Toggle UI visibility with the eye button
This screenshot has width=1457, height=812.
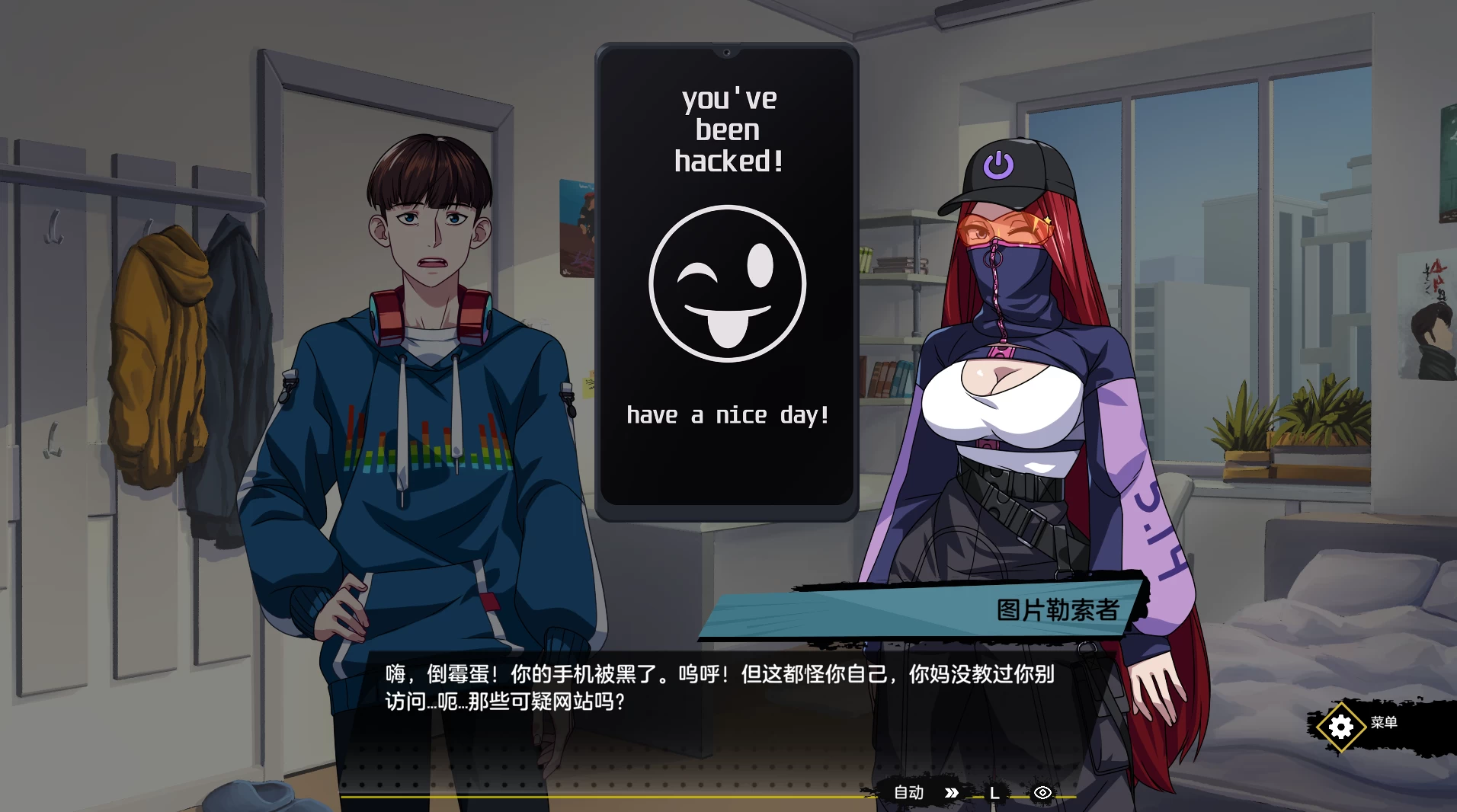1042,792
